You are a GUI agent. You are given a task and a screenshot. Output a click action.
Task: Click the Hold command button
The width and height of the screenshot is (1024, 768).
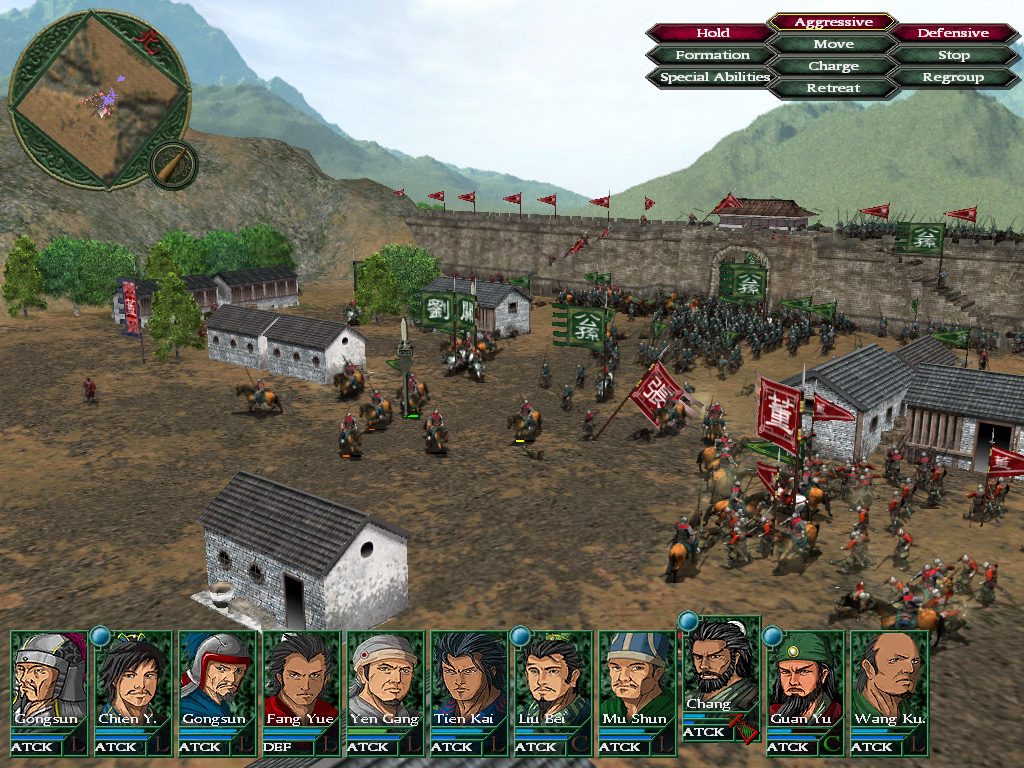click(712, 33)
